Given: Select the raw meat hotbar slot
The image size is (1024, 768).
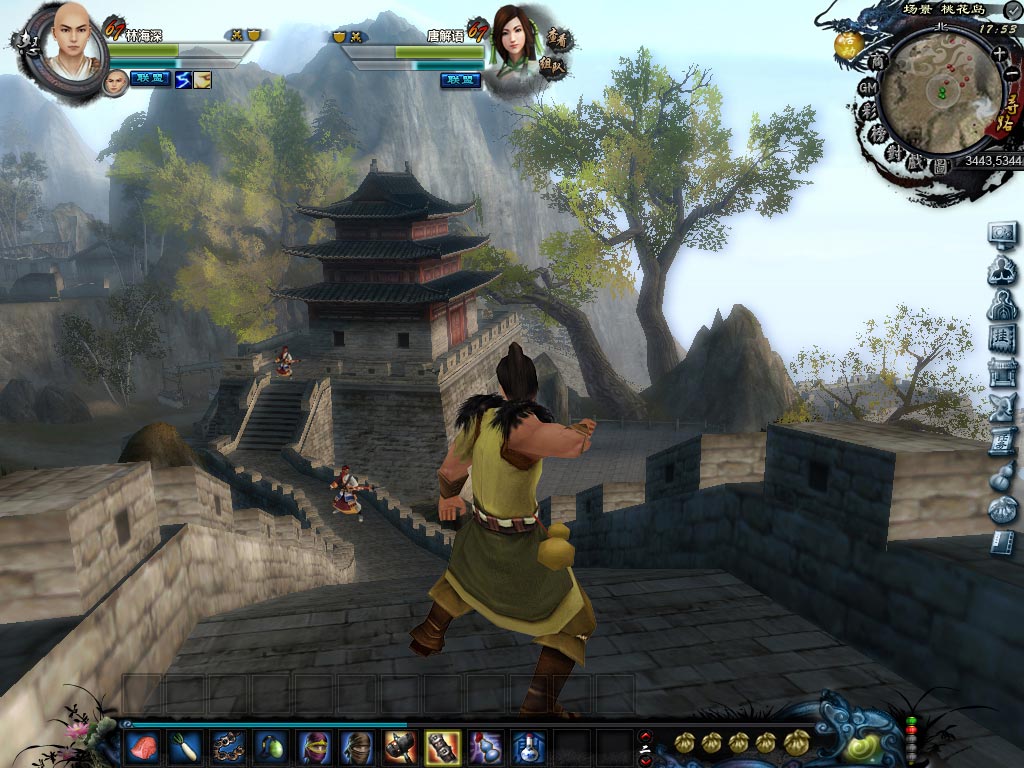Looking at the screenshot, I should click(143, 746).
